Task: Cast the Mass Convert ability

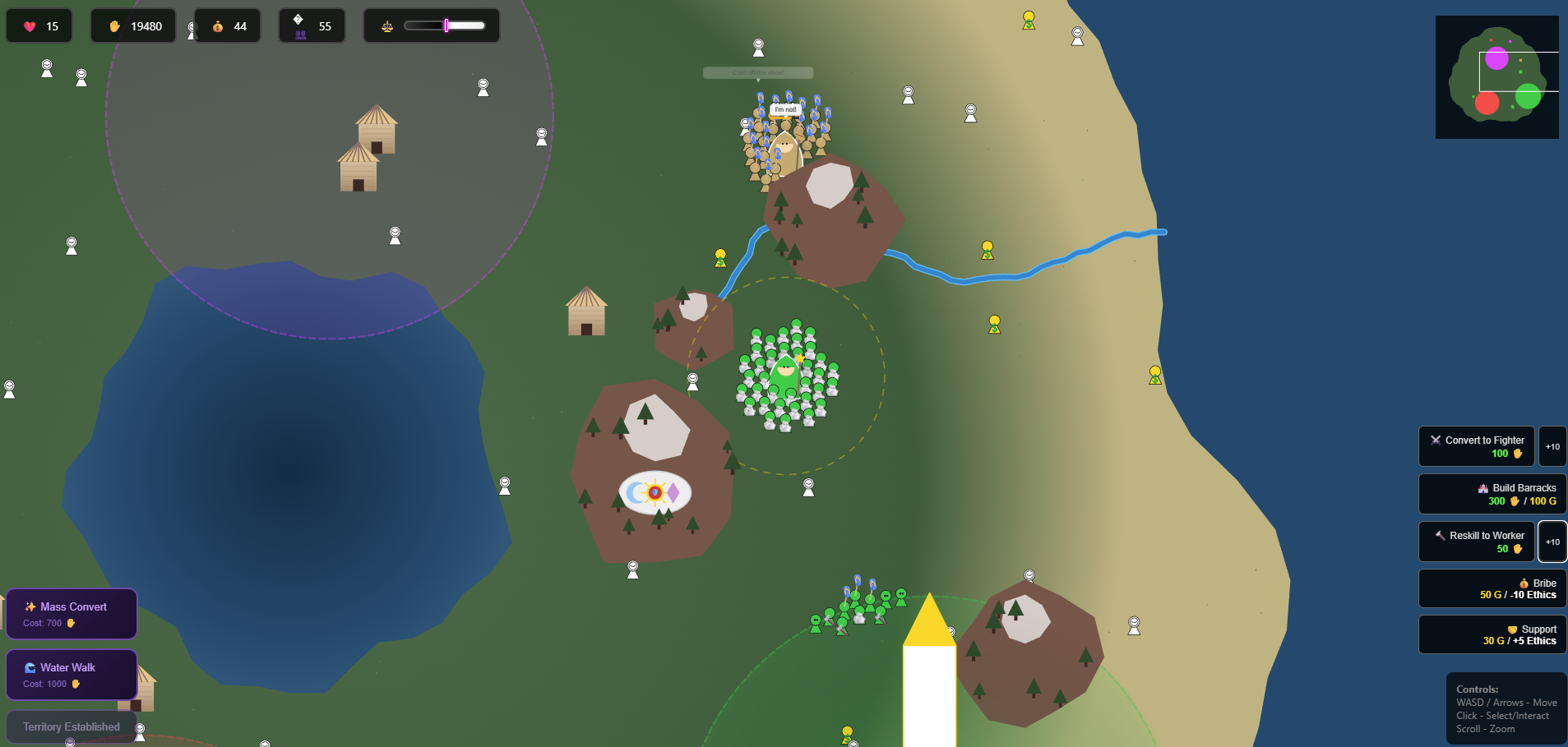Action: tap(72, 614)
